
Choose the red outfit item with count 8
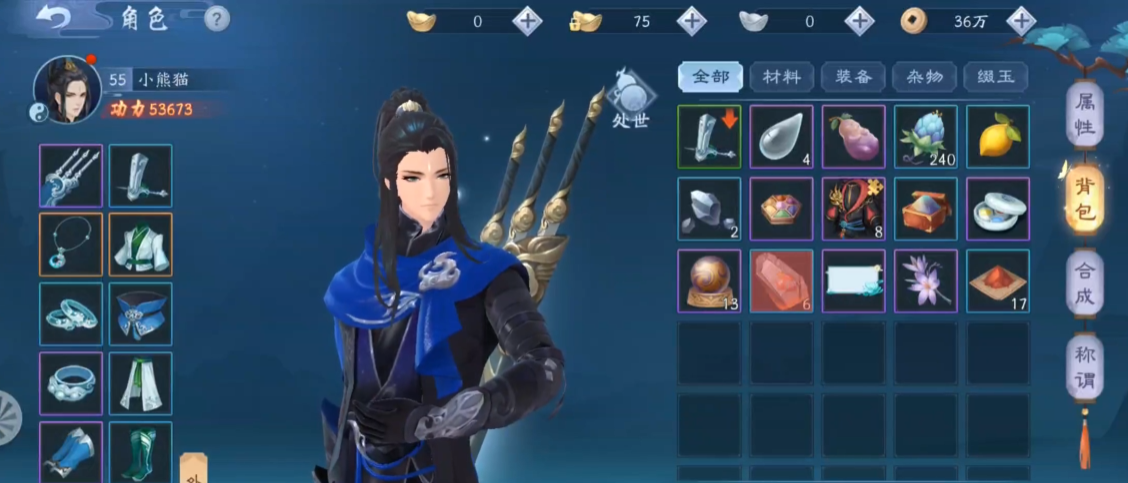853,209
